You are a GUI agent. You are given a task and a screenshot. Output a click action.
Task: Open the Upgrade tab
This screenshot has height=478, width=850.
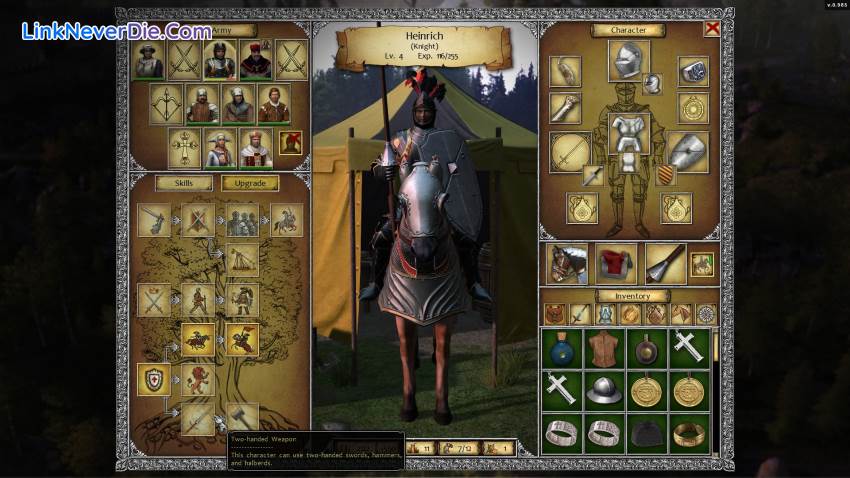coord(250,183)
